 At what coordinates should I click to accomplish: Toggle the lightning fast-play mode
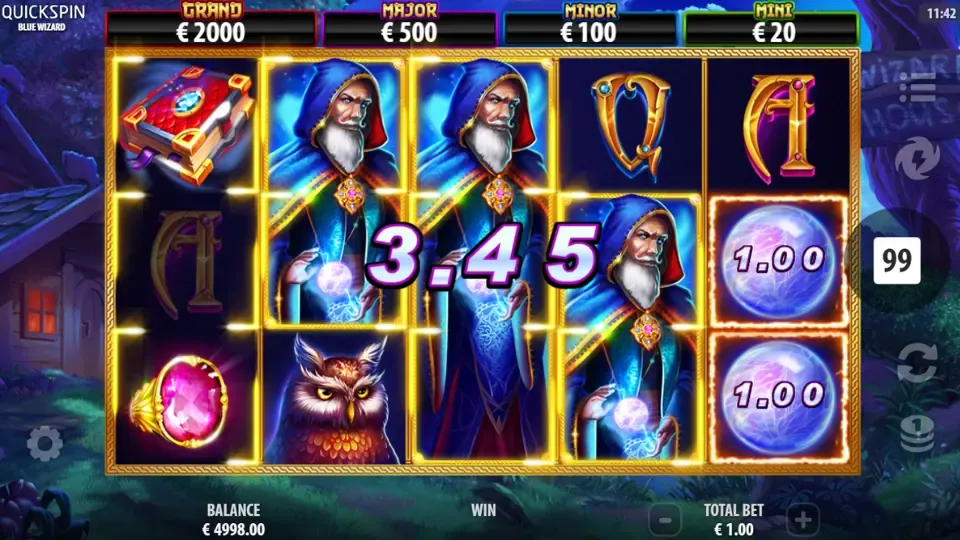915,159
